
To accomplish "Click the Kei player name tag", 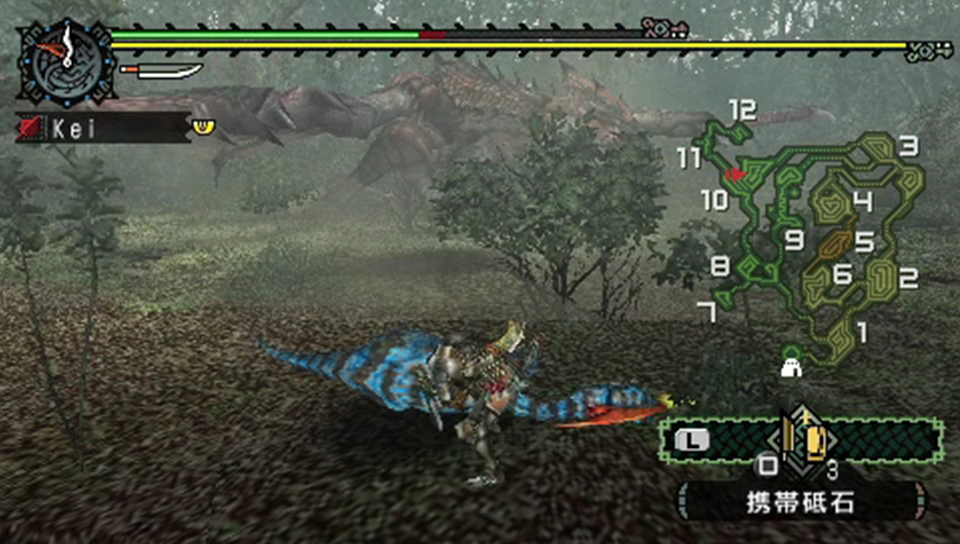I will [x=102, y=128].
